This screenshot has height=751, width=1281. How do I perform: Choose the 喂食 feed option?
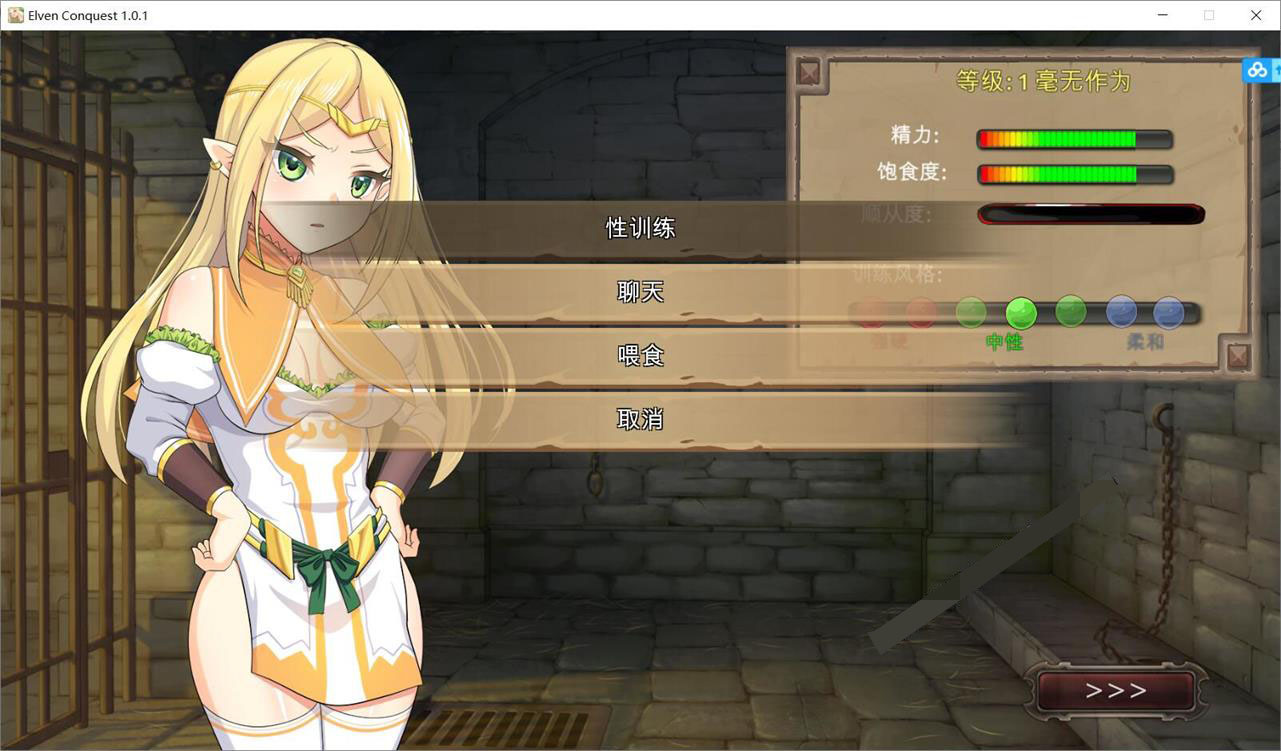click(x=640, y=356)
